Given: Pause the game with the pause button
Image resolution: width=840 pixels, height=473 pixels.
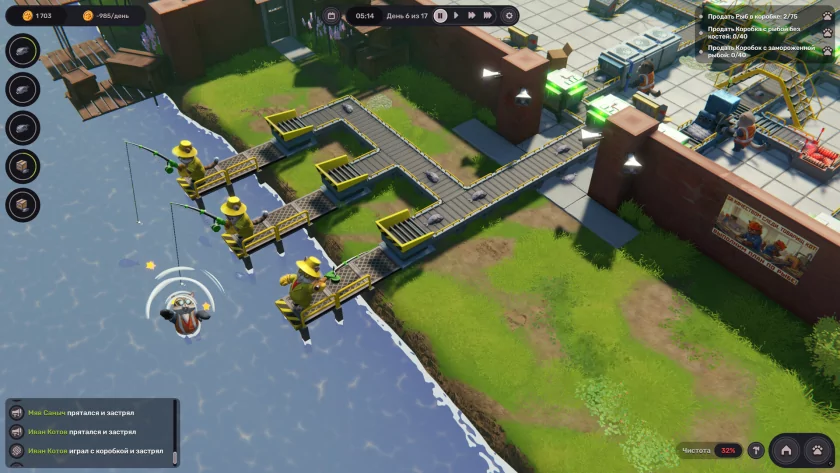Looking at the screenshot, I should click(440, 16).
